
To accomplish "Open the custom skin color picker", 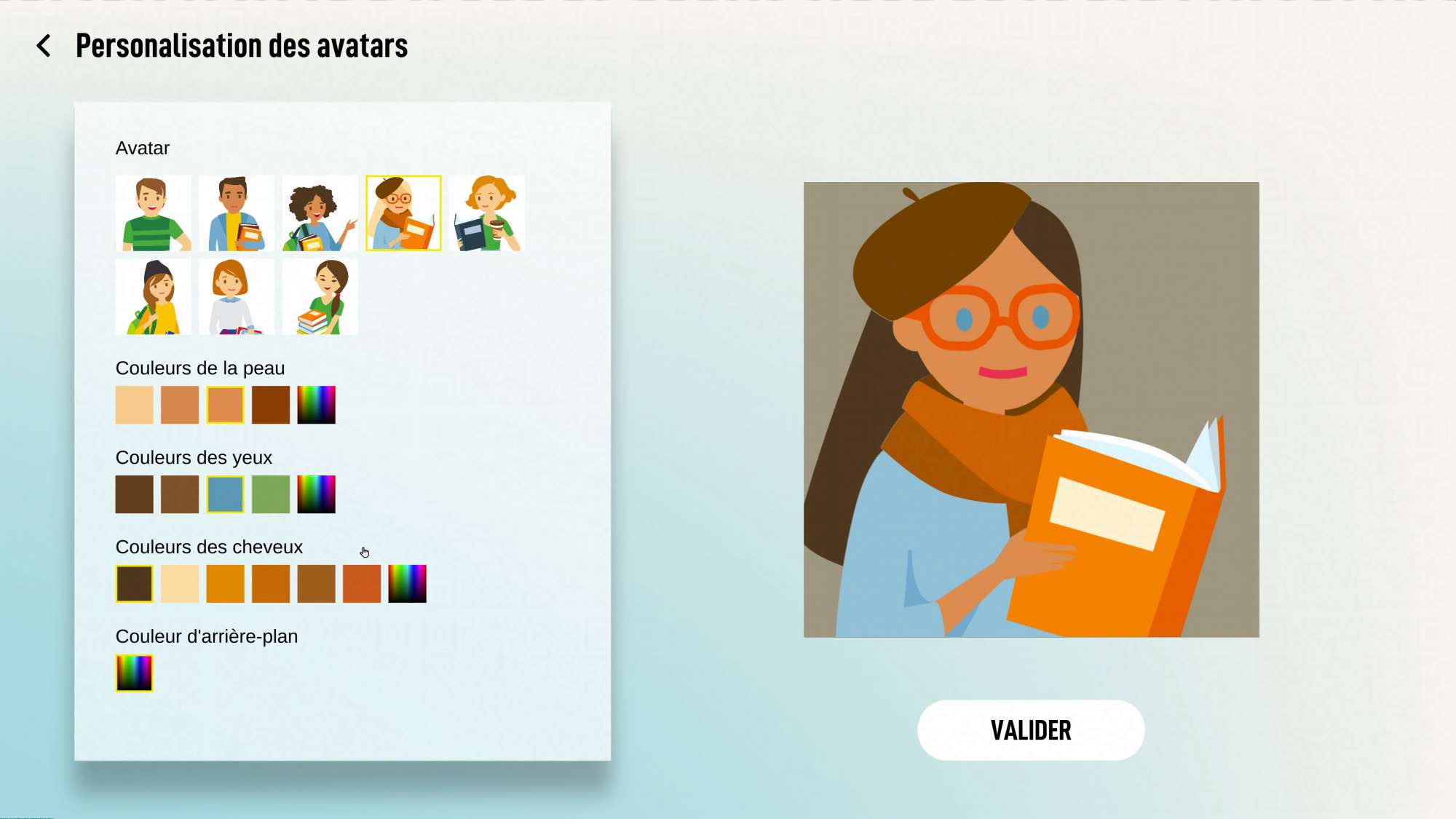I will pos(316,405).
